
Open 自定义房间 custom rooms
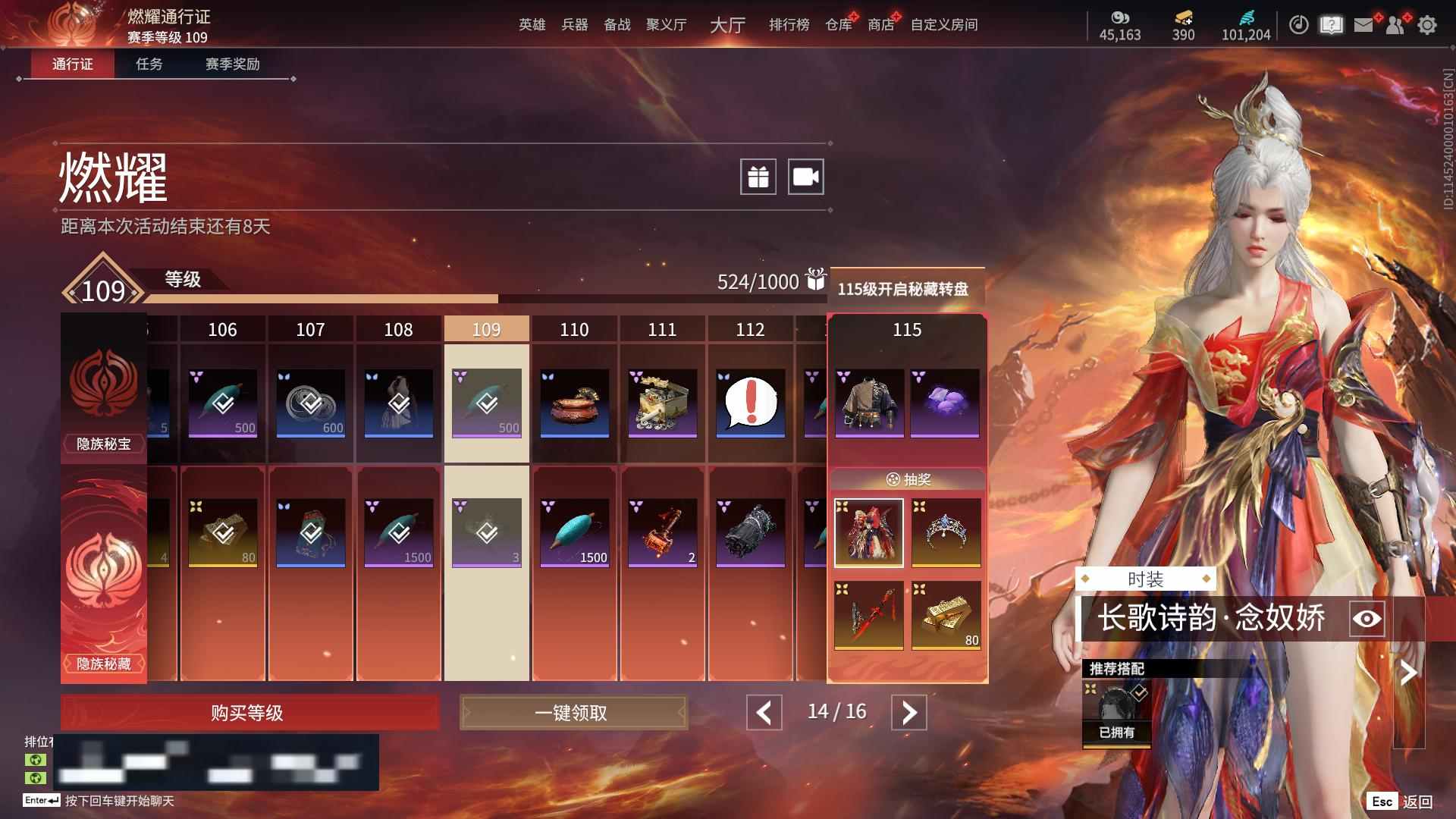pyautogui.click(x=943, y=25)
